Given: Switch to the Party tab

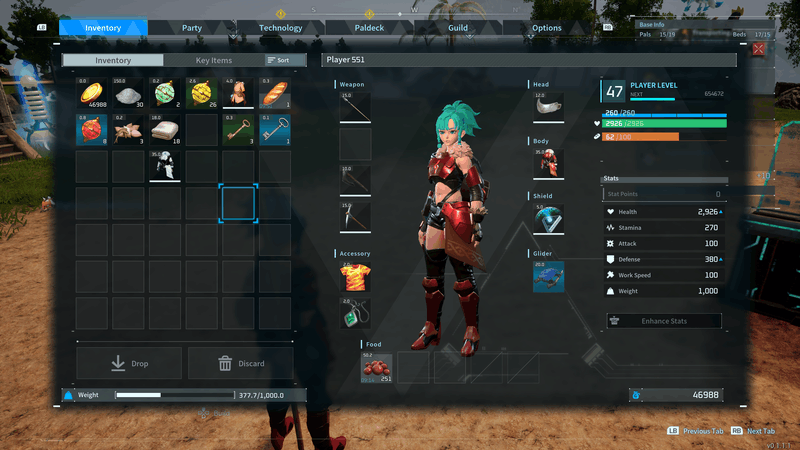Looking at the screenshot, I should [x=192, y=28].
